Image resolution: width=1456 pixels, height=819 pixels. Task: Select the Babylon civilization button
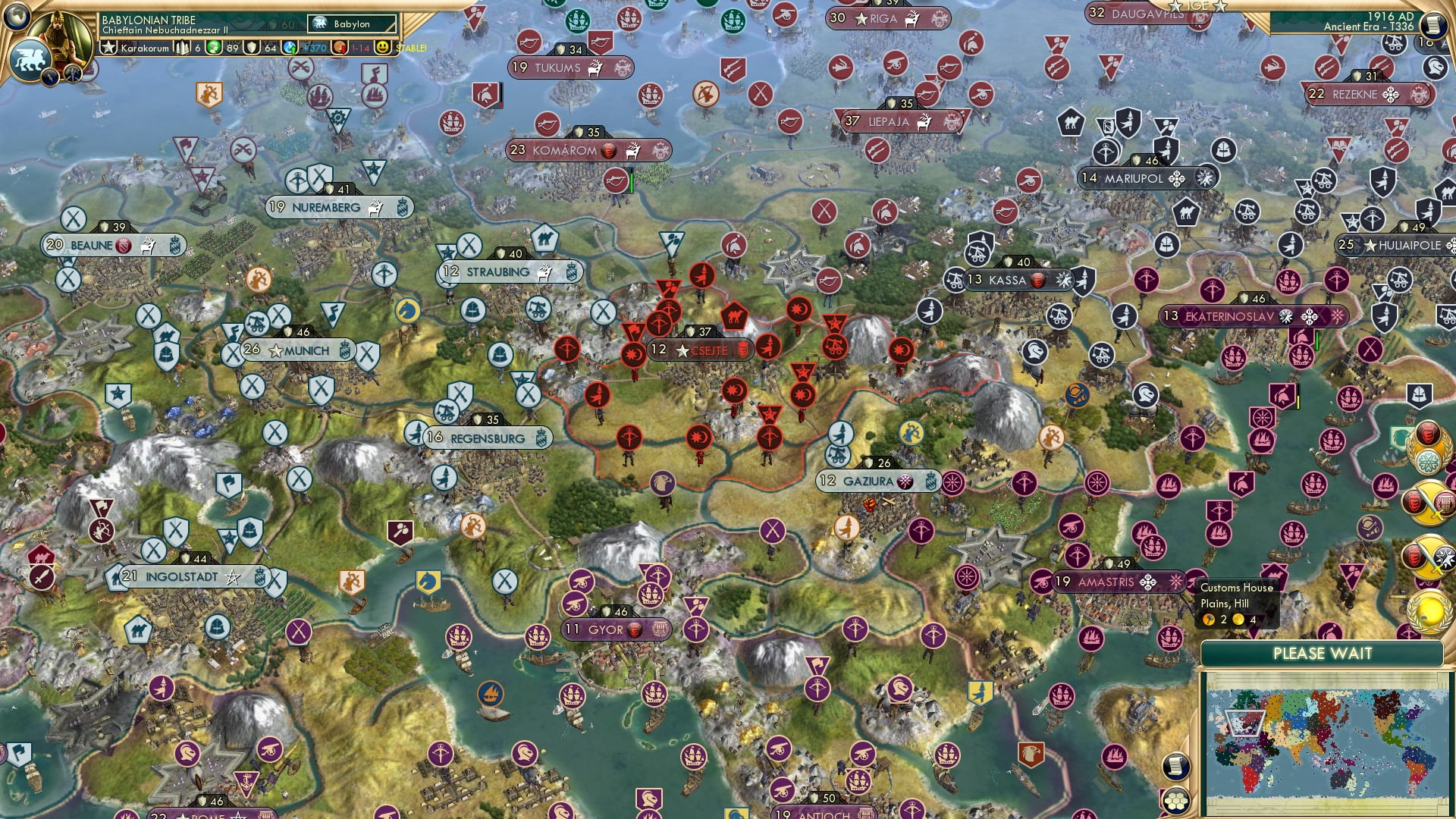pos(352,24)
